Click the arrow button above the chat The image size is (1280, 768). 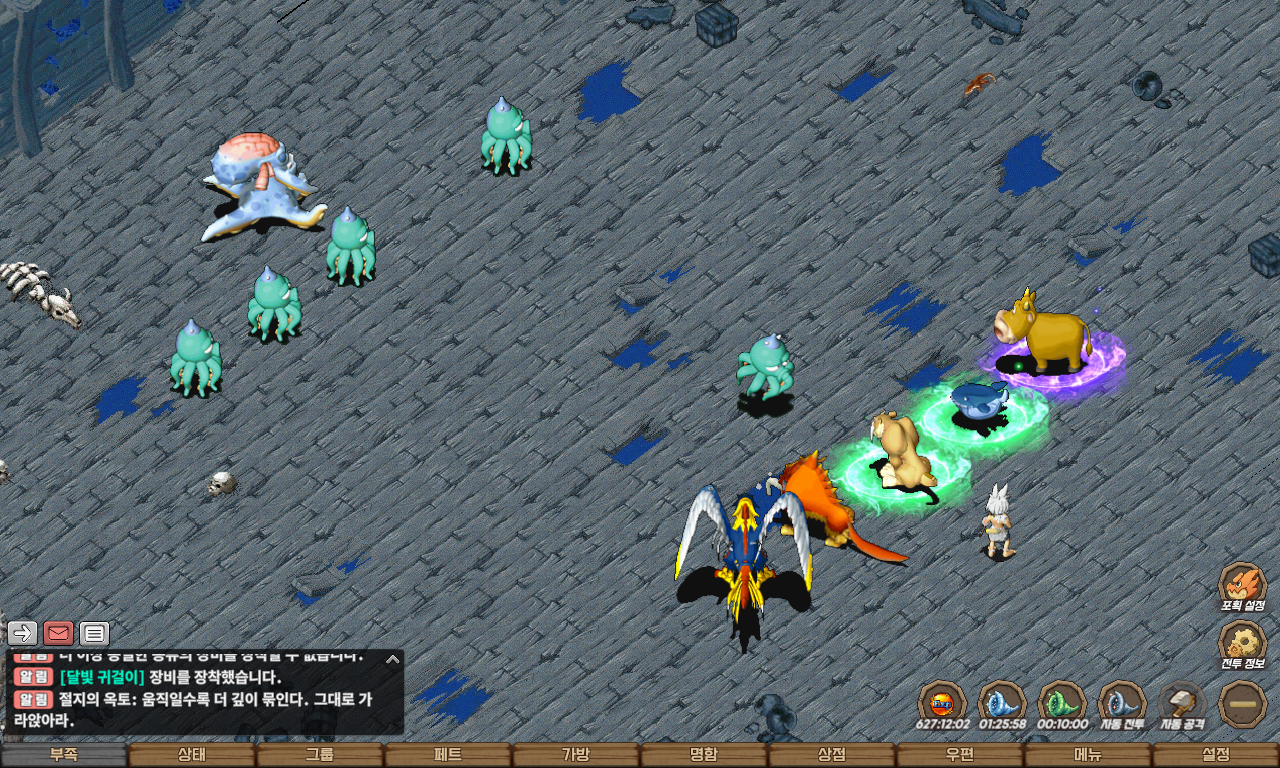tap(22, 633)
